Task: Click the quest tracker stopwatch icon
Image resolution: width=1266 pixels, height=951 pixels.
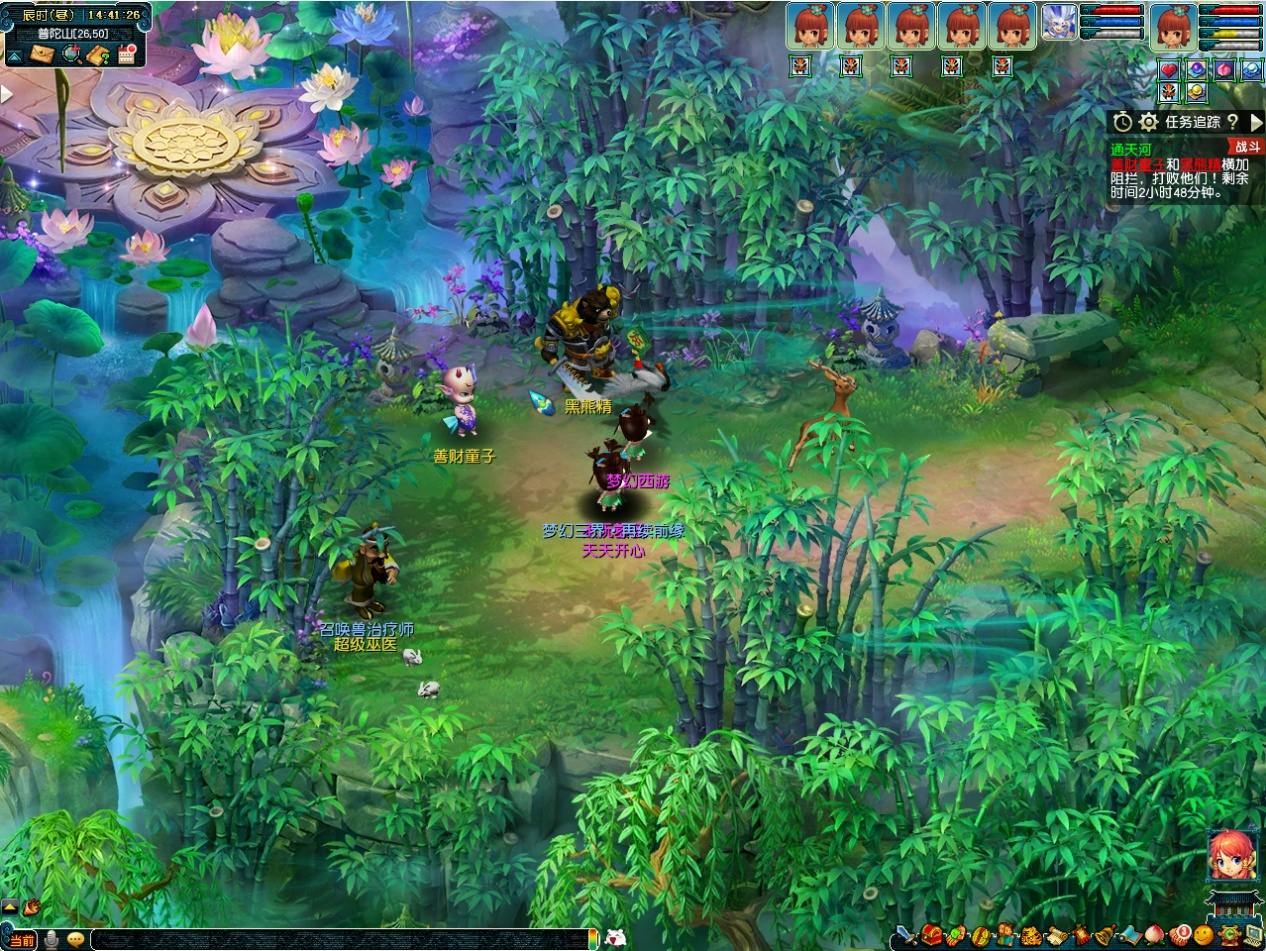Action: [1123, 122]
